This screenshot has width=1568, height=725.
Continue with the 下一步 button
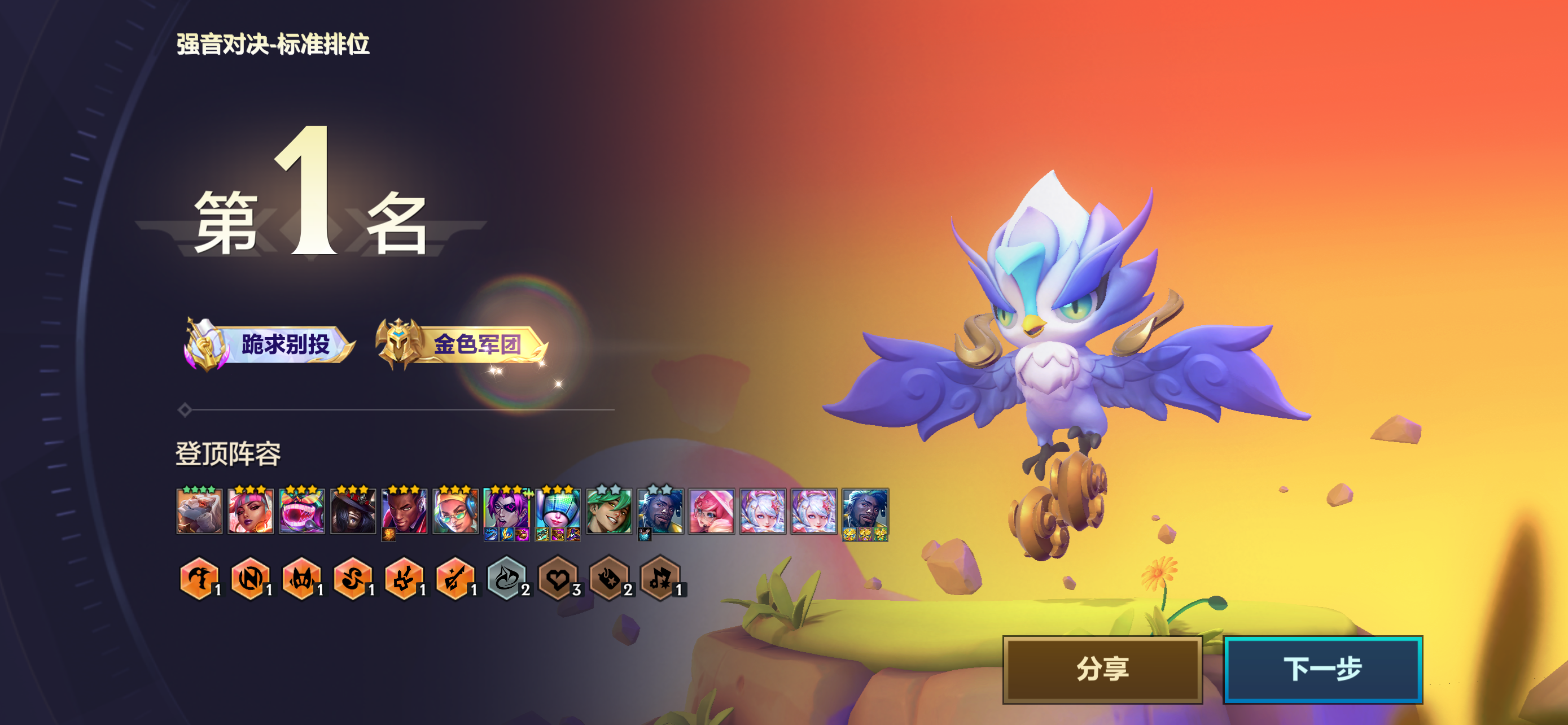(1322, 669)
